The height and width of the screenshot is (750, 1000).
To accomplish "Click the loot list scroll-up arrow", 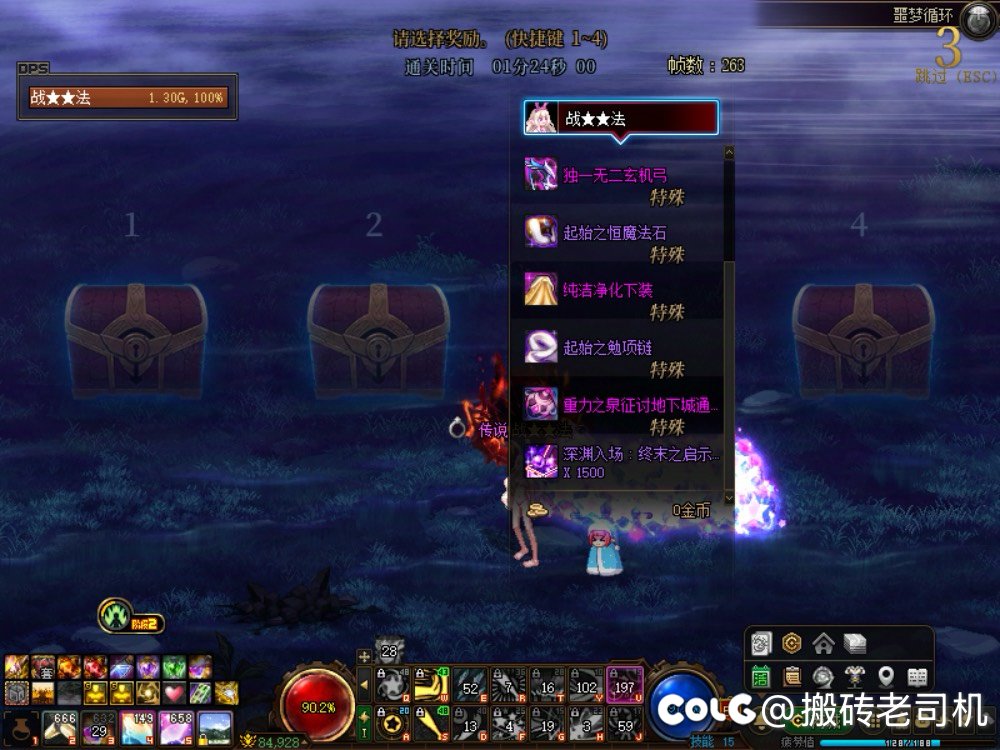I will 729,153.
